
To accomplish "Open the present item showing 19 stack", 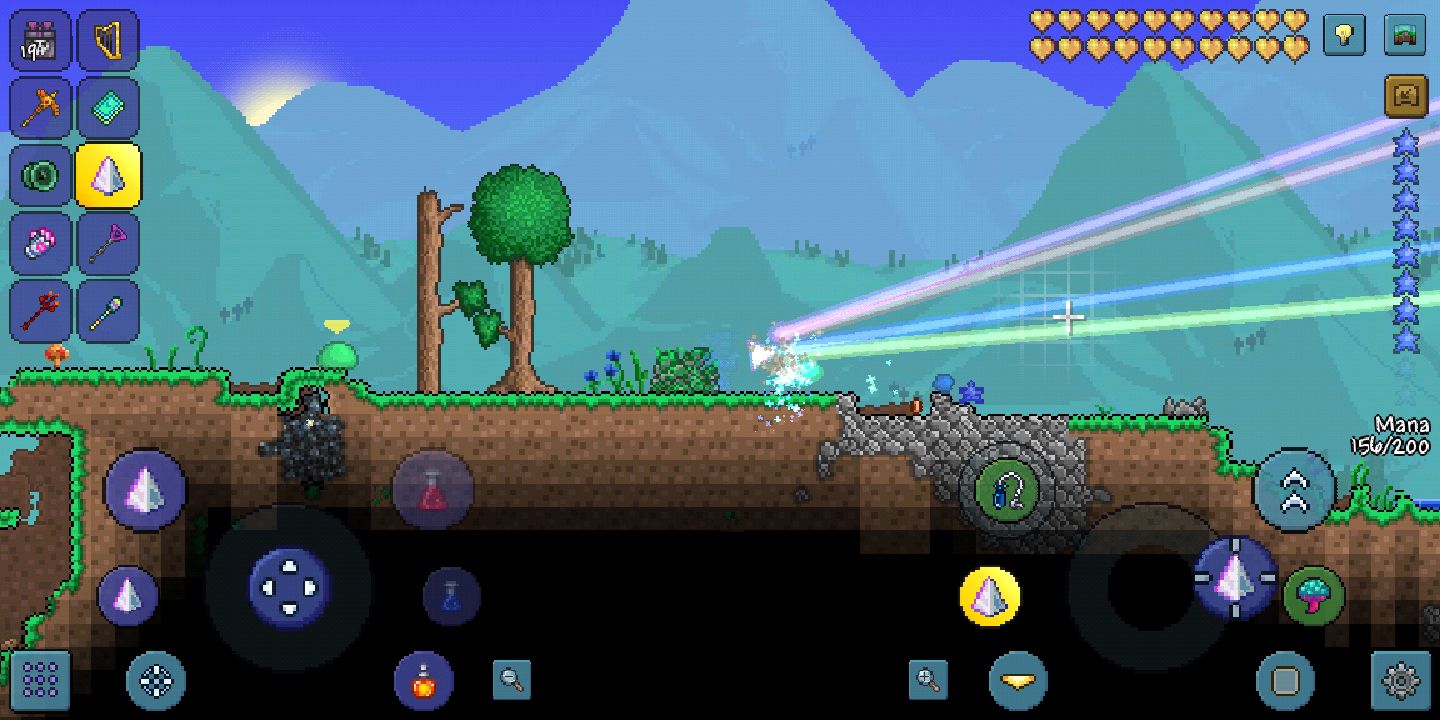I will click(40, 40).
